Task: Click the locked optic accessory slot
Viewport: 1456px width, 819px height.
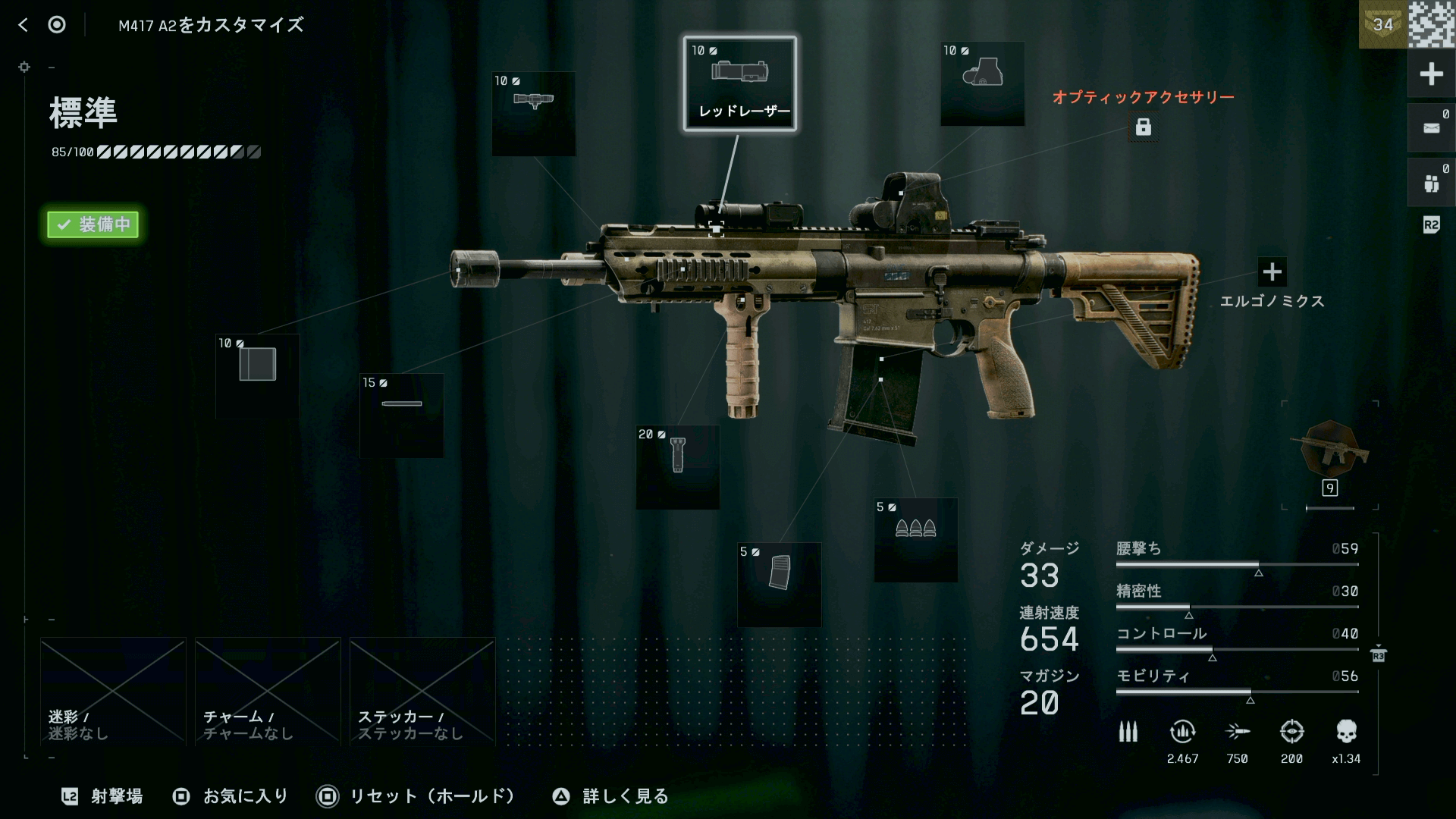Action: pos(1143,127)
